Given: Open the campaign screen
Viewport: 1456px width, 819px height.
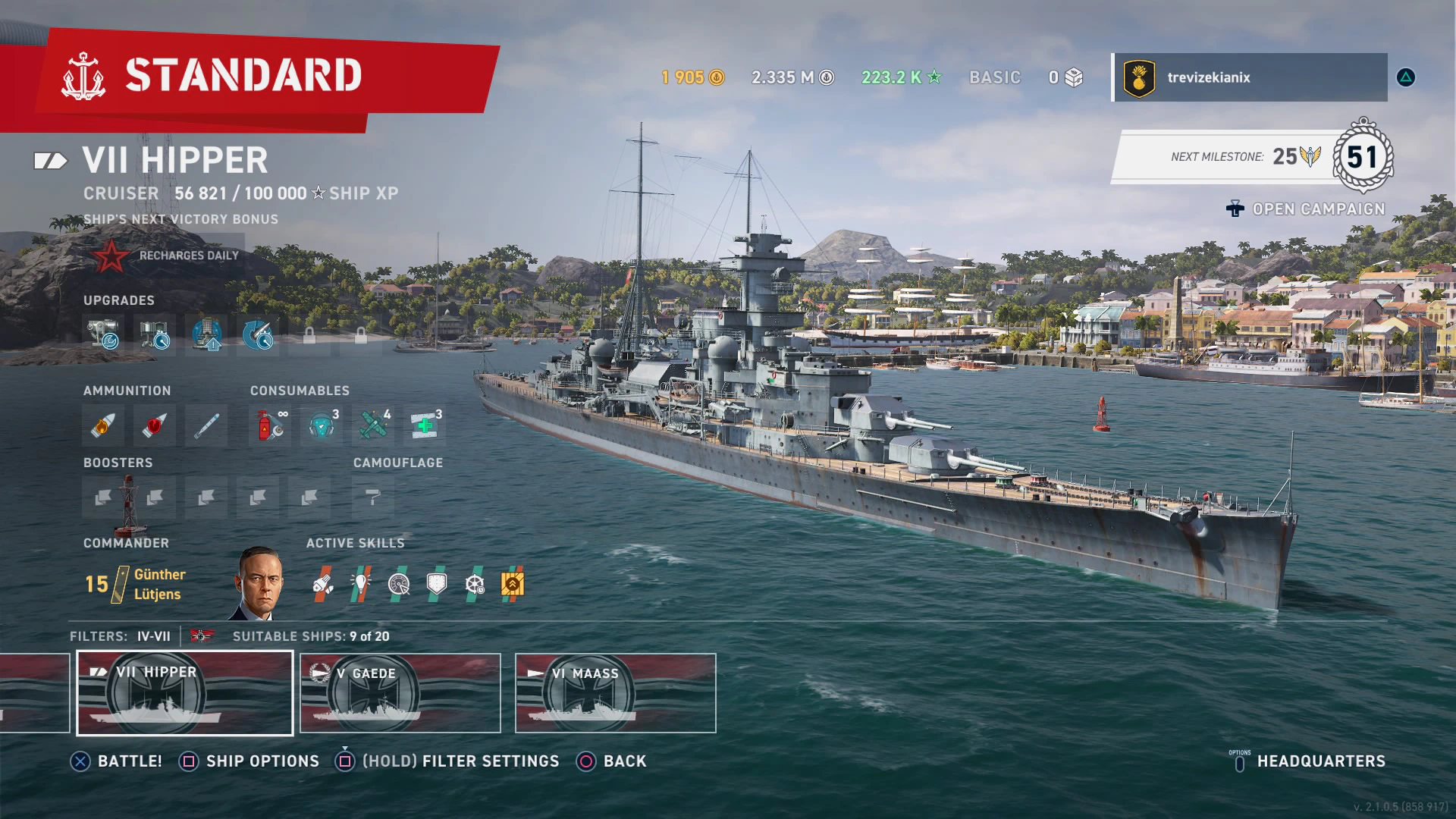Looking at the screenshot, I should [x=1306, y=209].
